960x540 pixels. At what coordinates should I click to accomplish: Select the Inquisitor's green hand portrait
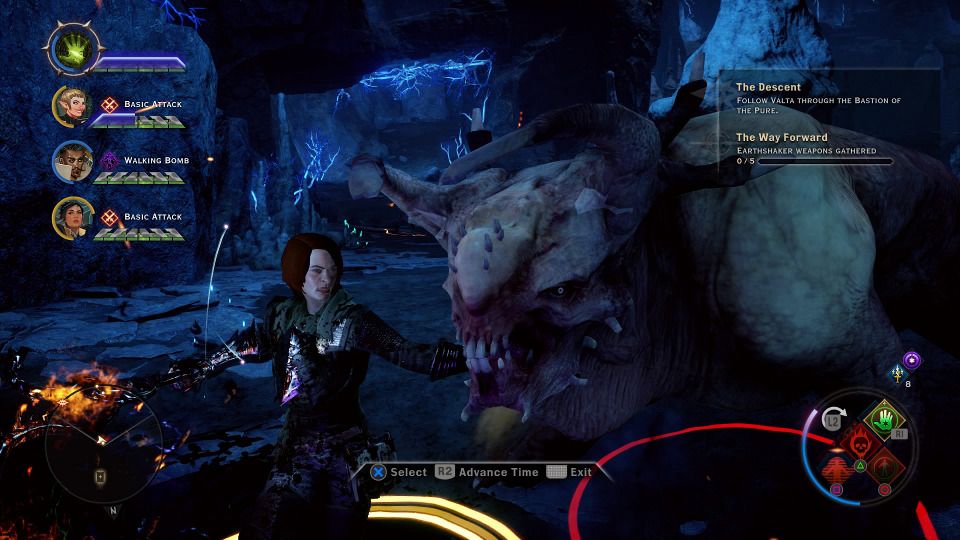pyautogui.click(x=73, y=48)
